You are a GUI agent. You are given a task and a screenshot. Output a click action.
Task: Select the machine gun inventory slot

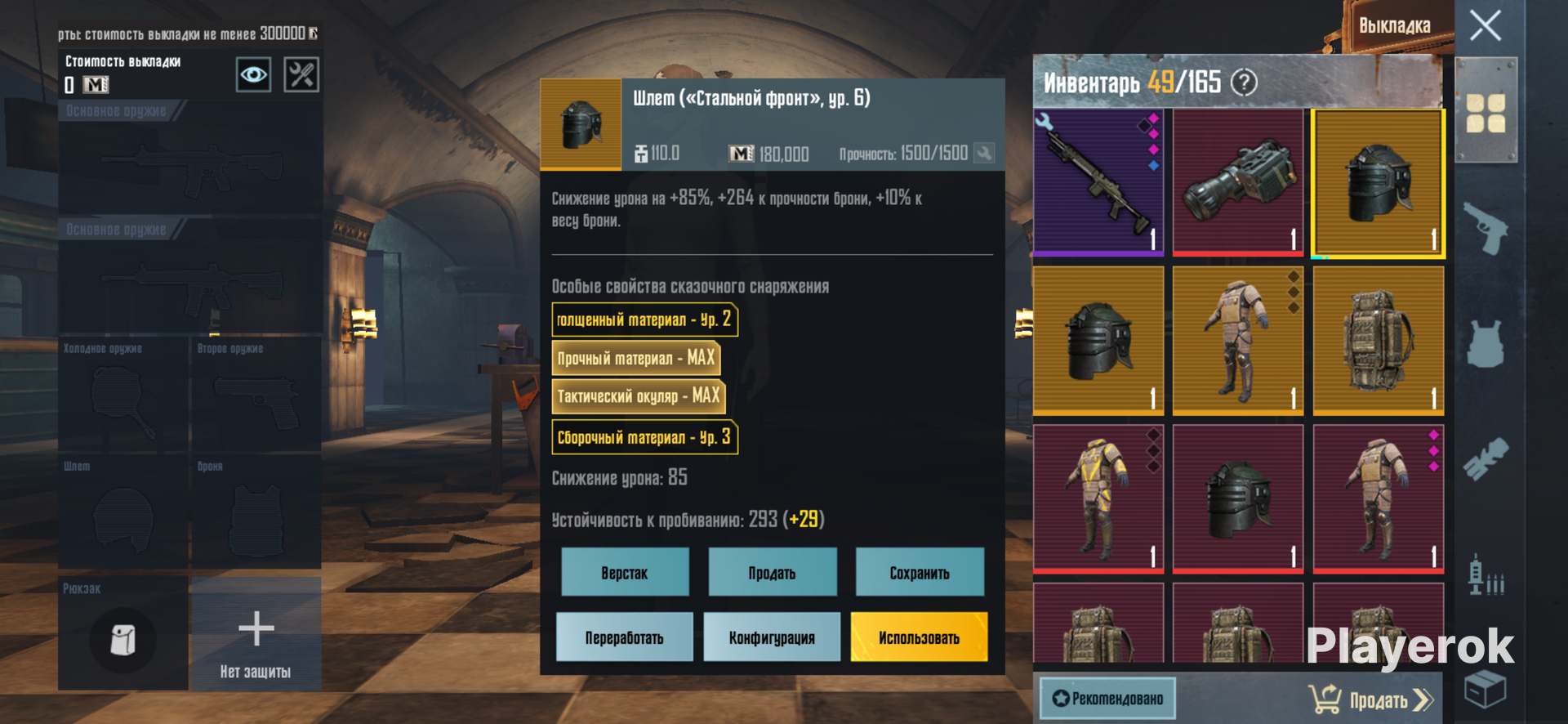tap(1098, 182)
